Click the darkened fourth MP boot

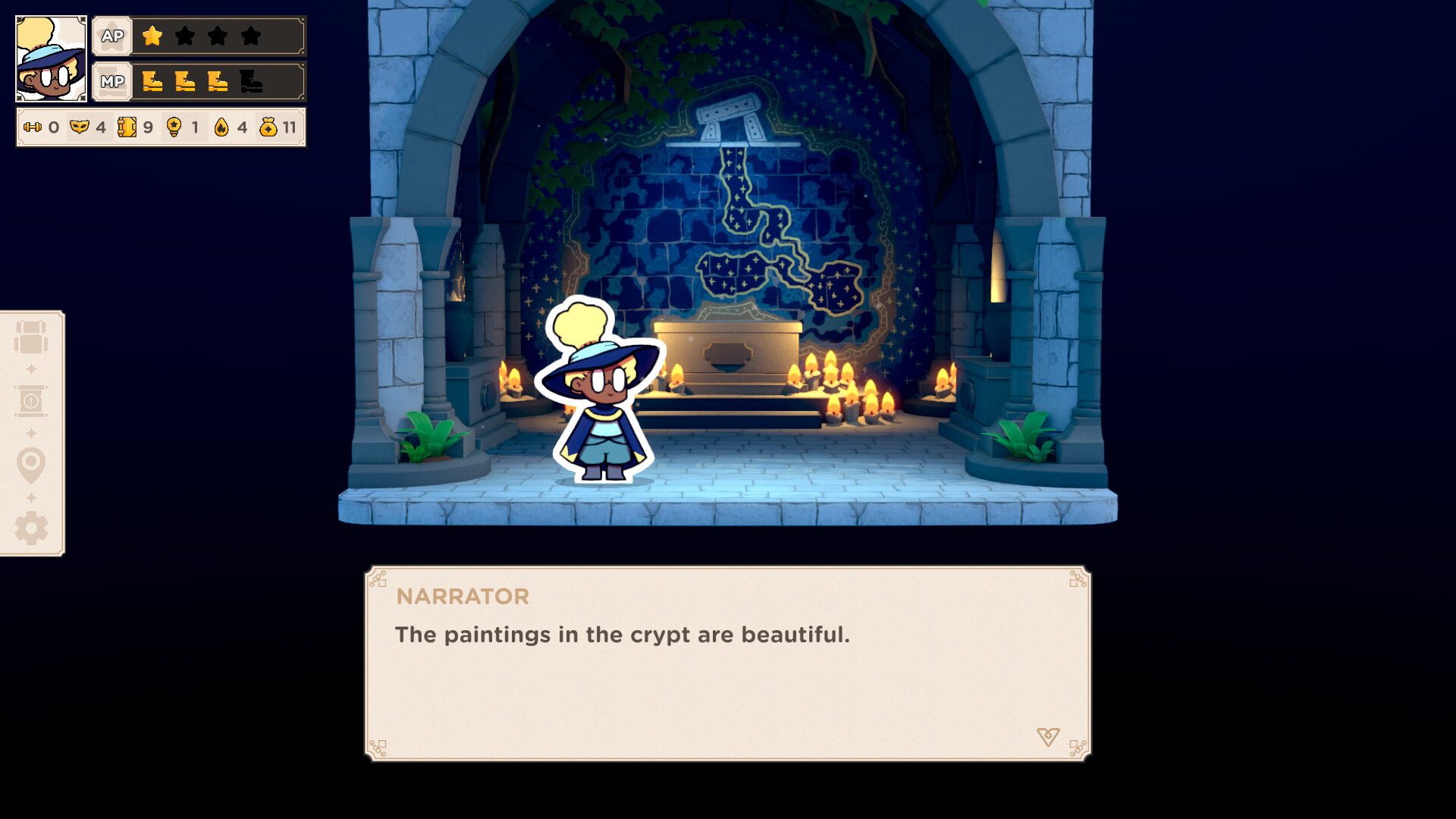[x=251, y=81]
